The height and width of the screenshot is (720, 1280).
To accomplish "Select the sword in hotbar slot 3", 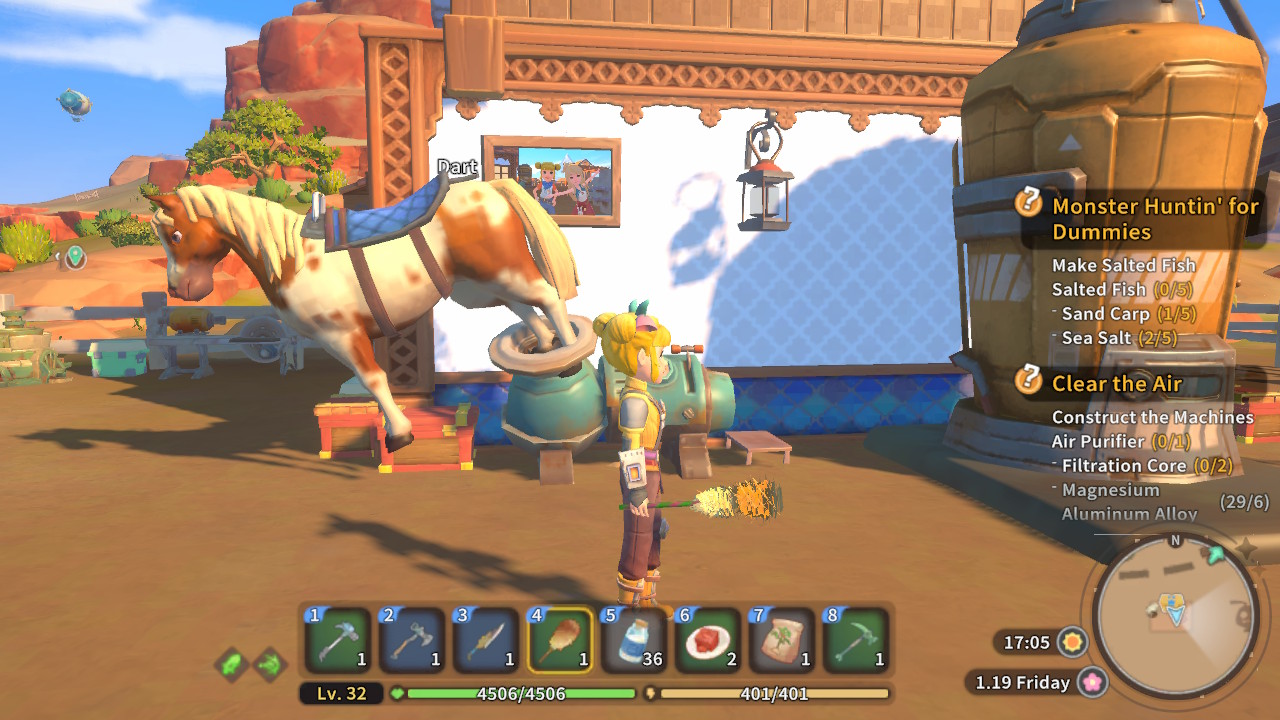I will point(486,640).
